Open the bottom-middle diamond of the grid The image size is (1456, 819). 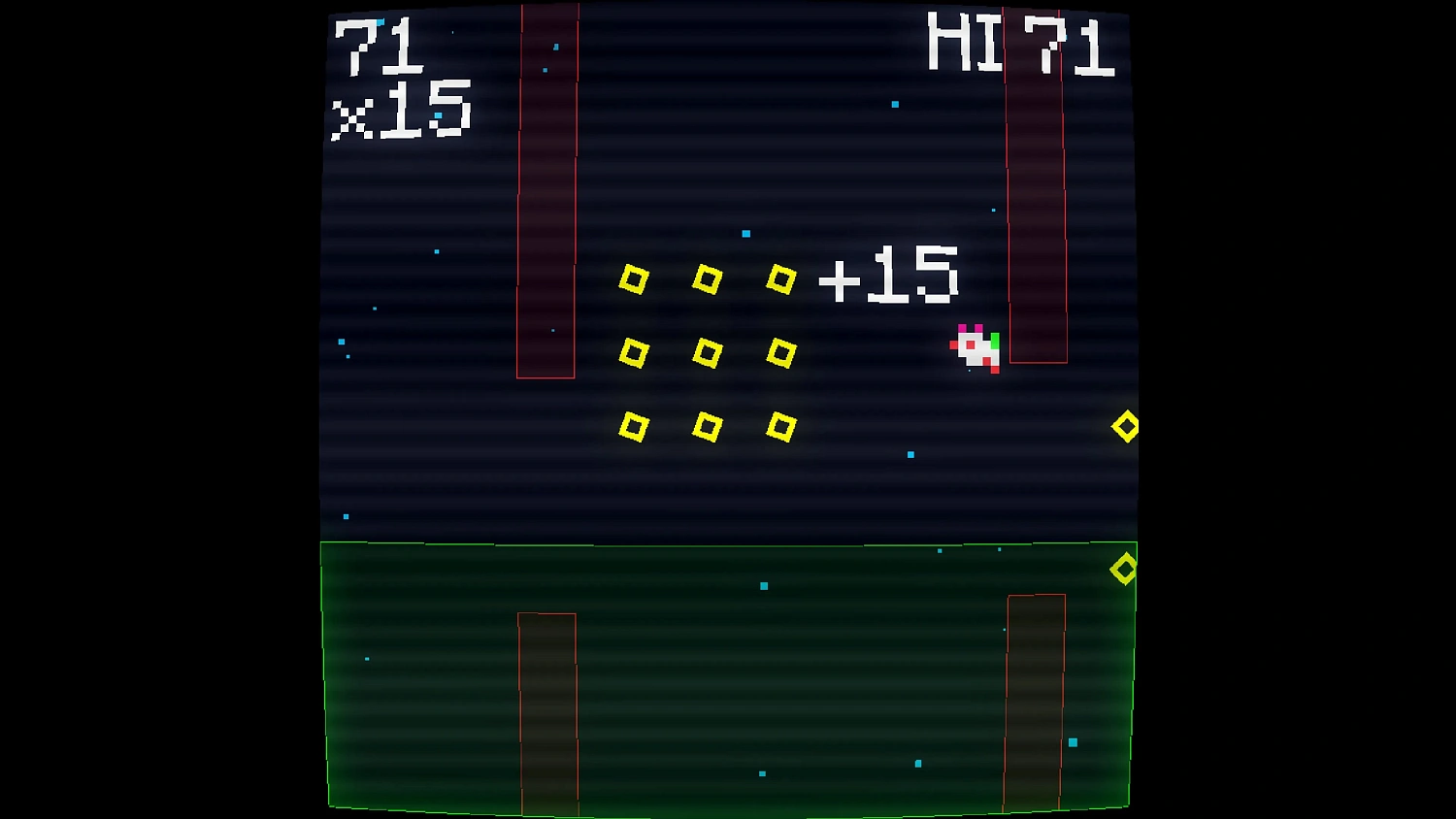[x=707, y=427]
